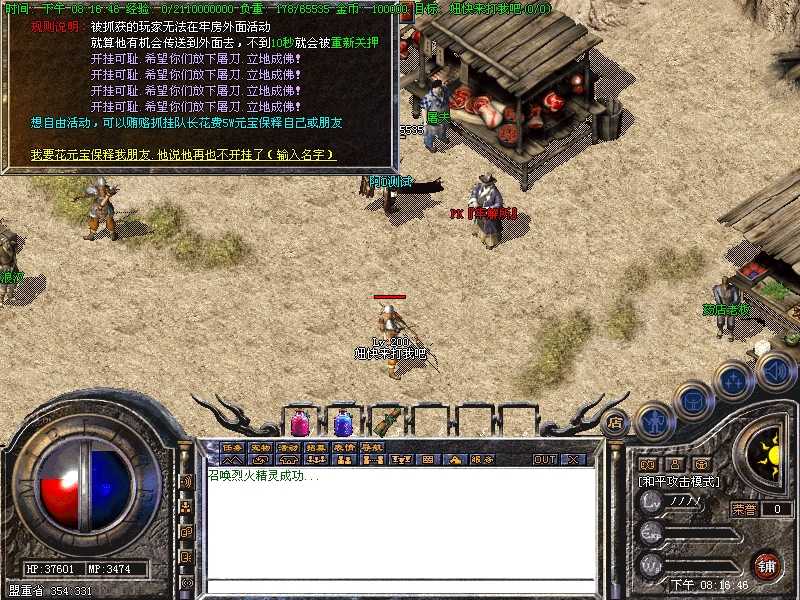Type in the chat input field
Screen dimensions: 800x600
tap(400, 587)
